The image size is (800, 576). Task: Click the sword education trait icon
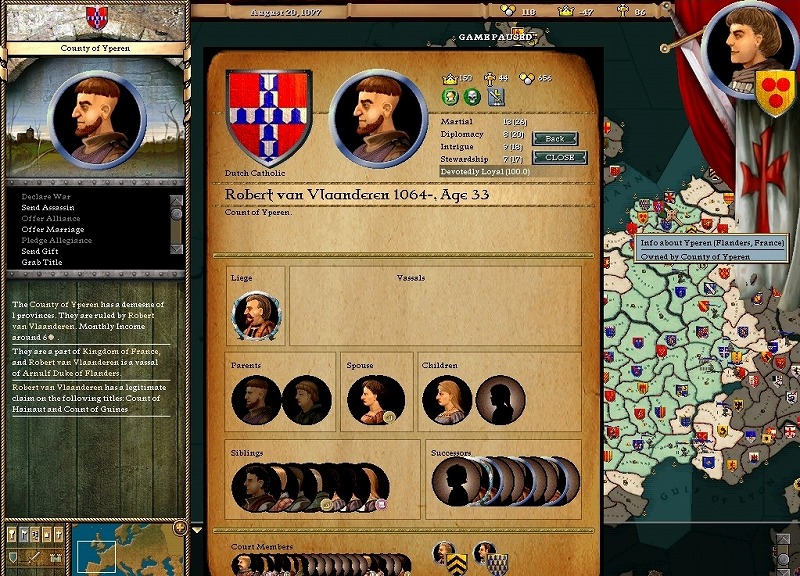[x=496, y=97]
